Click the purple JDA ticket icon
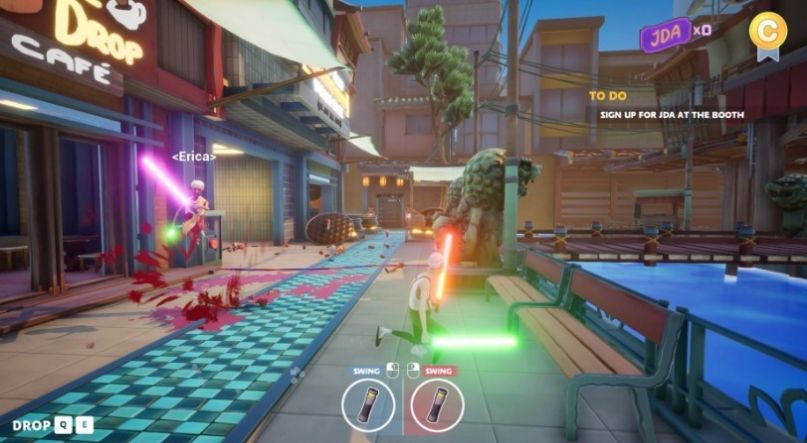Screen dimensions: 807x443 point(665,36)
